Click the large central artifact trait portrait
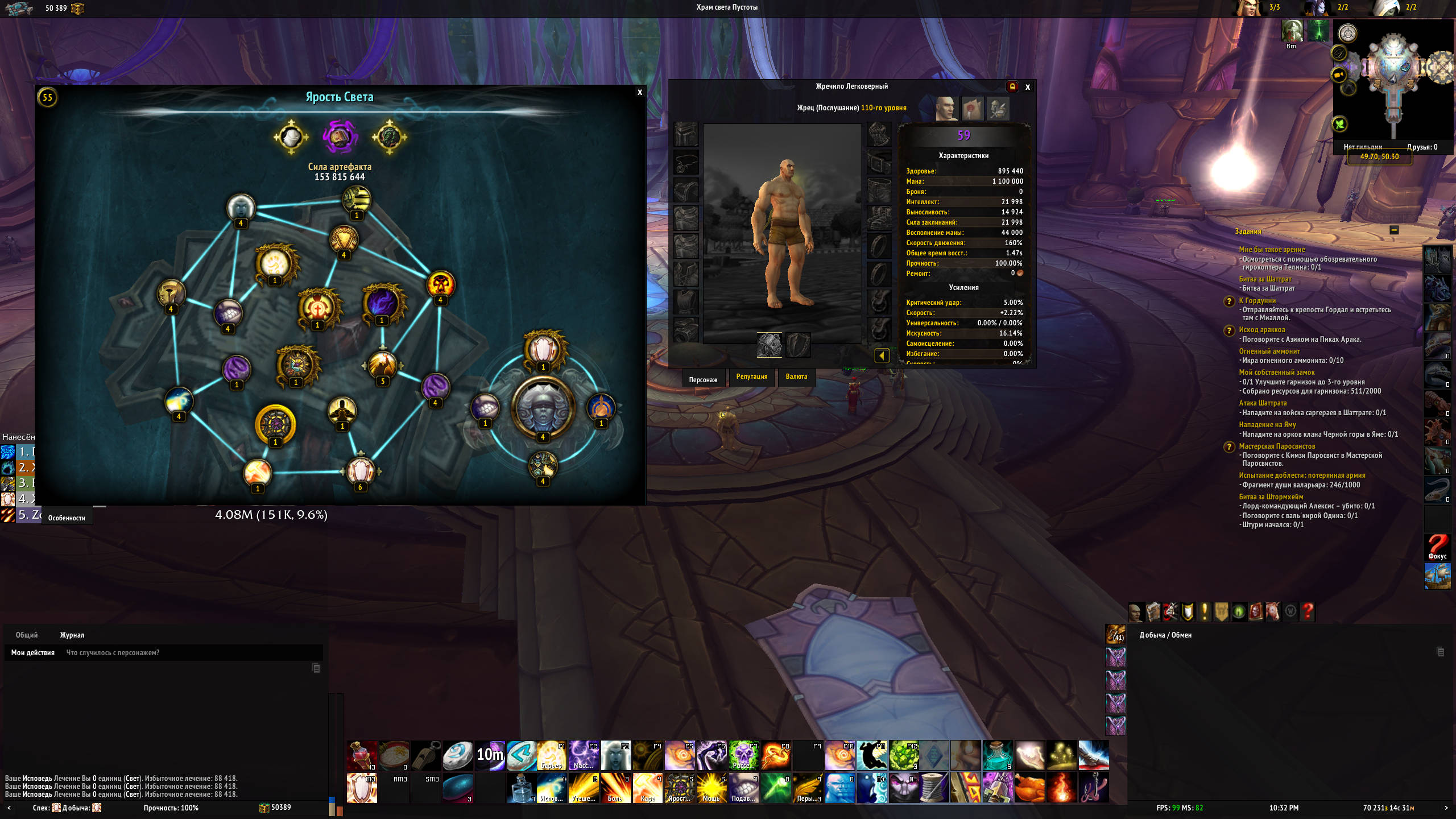This screenshot has width=1456, height=819. coord(543,408)
